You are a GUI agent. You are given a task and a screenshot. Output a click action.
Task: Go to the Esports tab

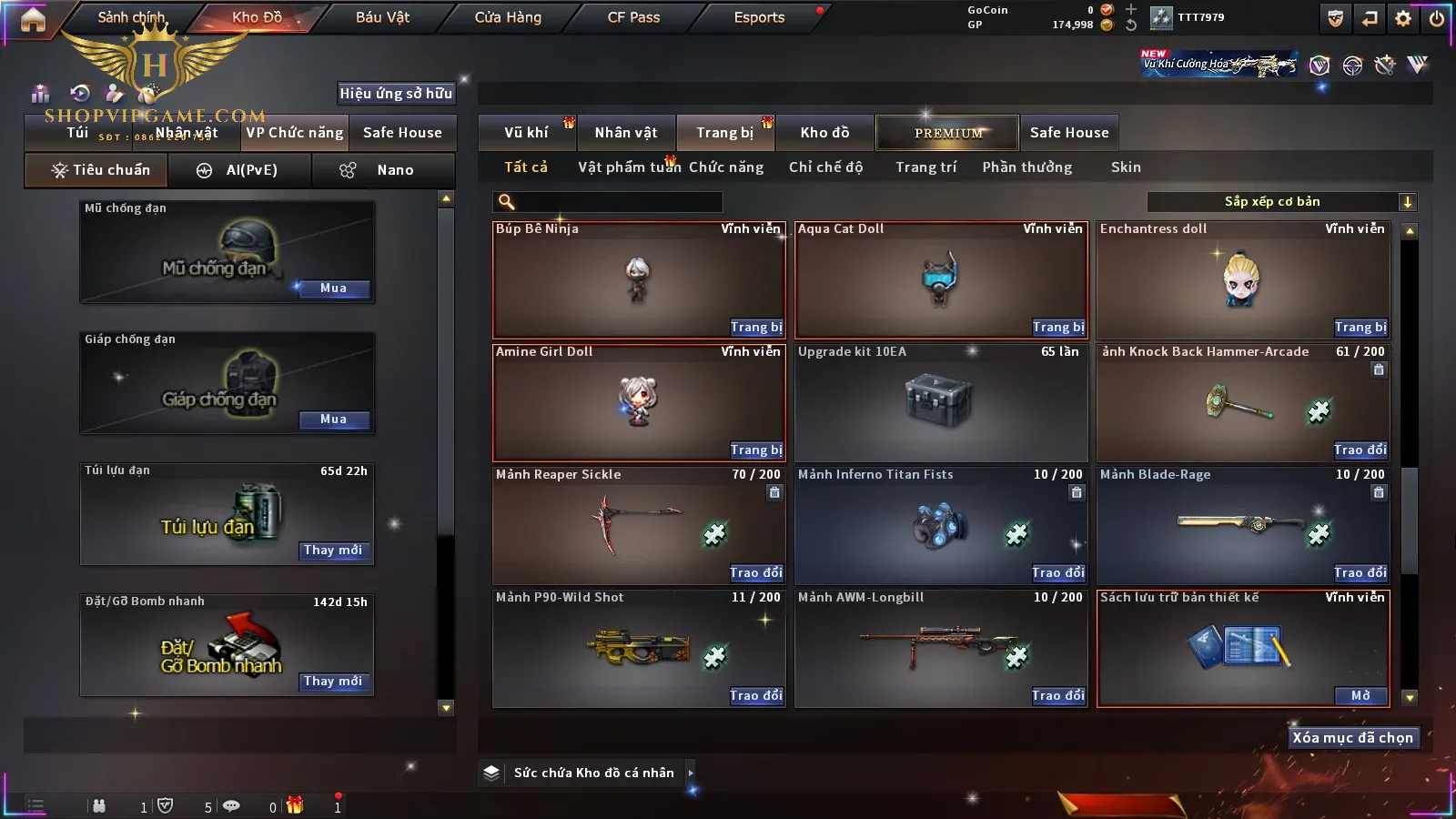[x=759, y=17]
